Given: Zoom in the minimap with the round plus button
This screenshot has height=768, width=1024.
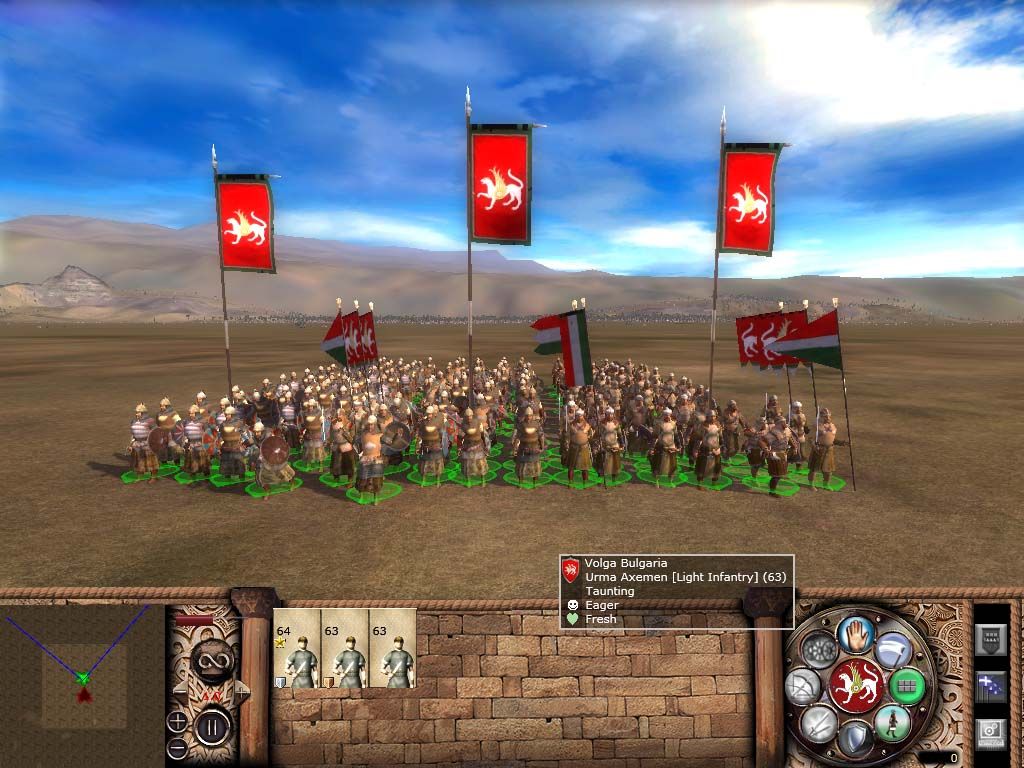Looking at the screenshot, I should pyautogui.click(x=177, y=720).
